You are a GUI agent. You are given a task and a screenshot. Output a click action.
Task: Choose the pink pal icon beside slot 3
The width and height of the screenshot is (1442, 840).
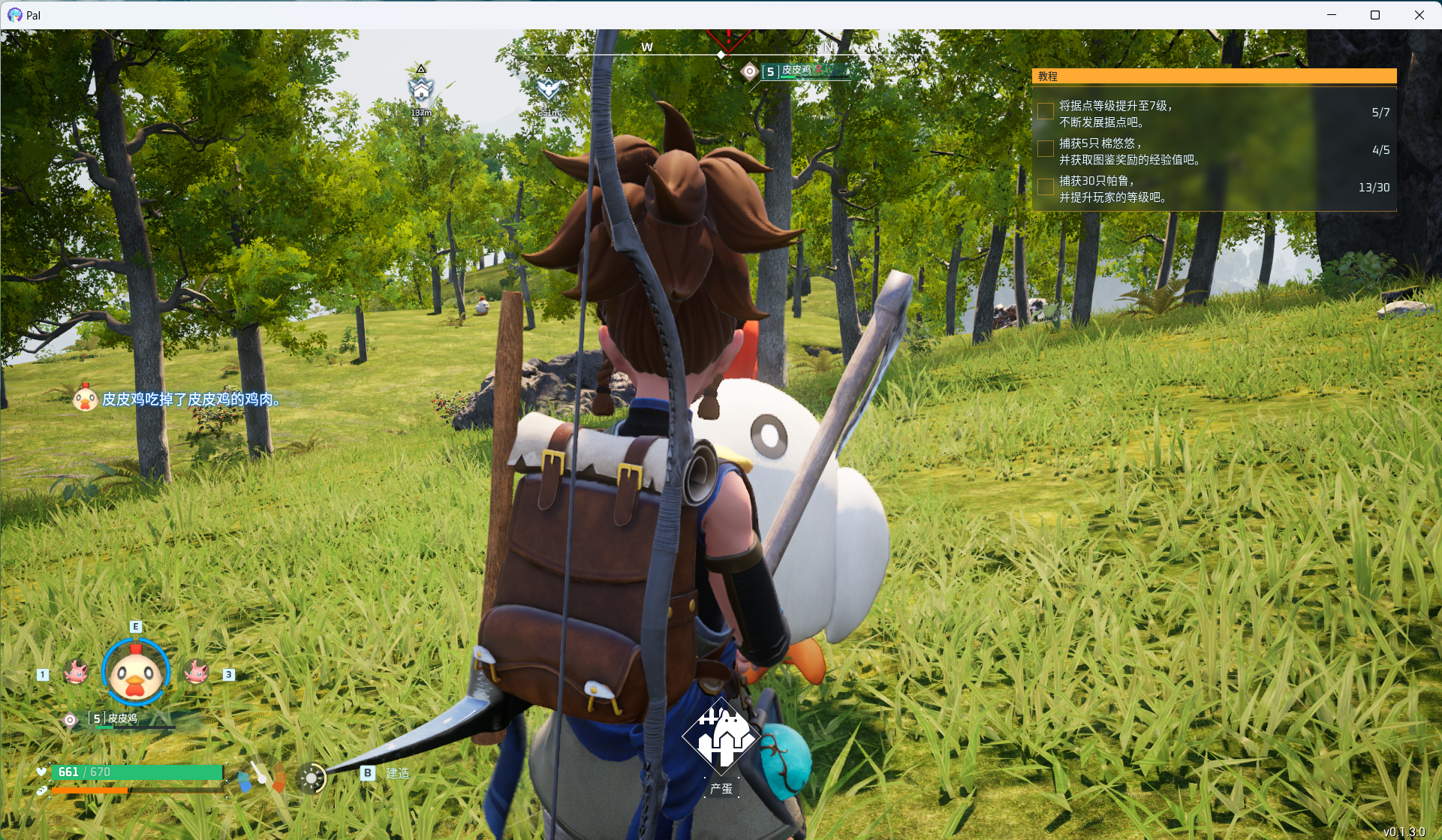(196, 672)
